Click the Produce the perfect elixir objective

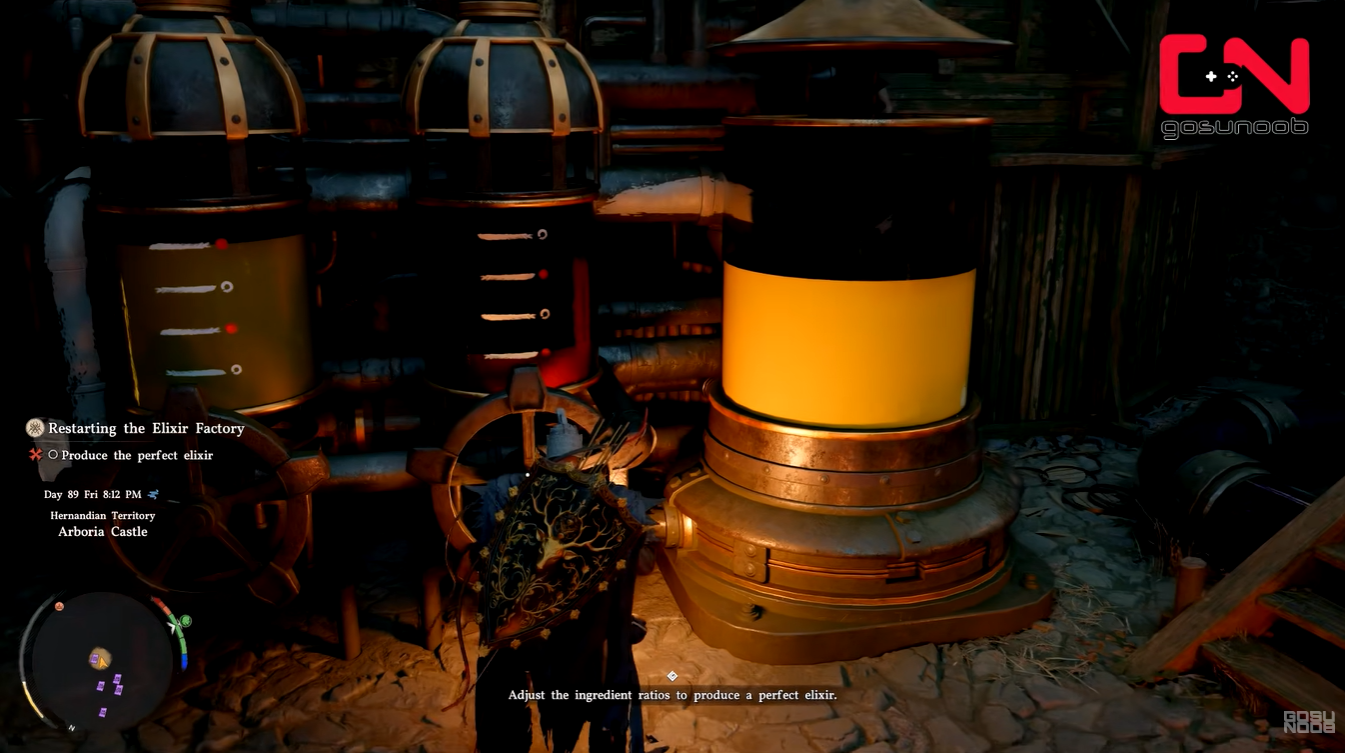pos(137,455)
